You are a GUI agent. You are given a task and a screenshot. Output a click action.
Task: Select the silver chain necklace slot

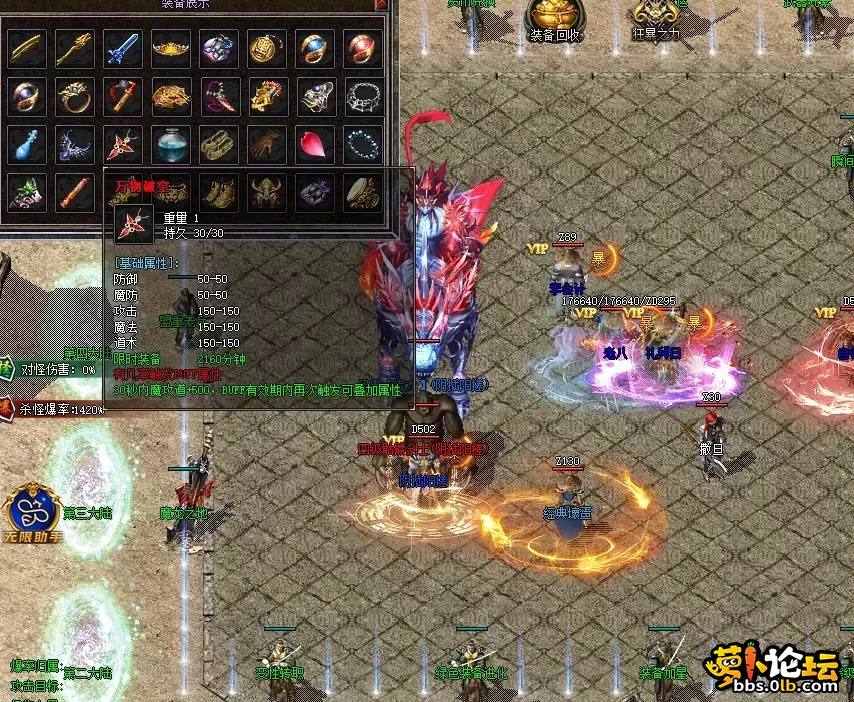click(x=363, y=96)
